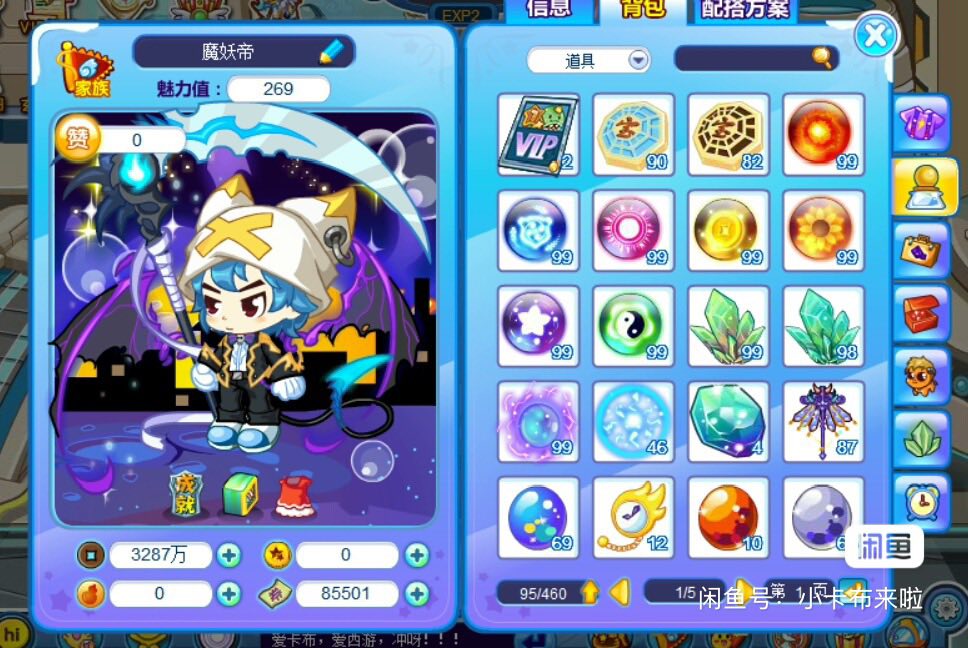Click the item search field
This screenshot has width=968, height=648.
(745, 59)
